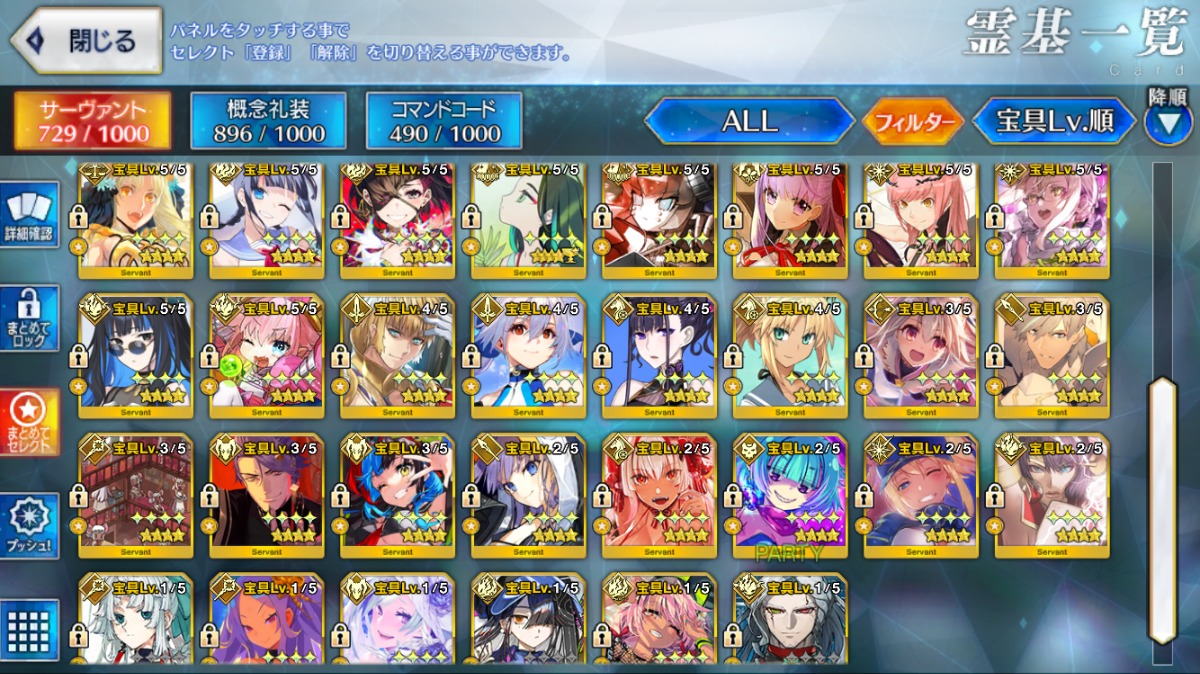Switch to the 概念礼装 tab
The height and width of the screenshot is (674, 1200).
coord(269,121)
